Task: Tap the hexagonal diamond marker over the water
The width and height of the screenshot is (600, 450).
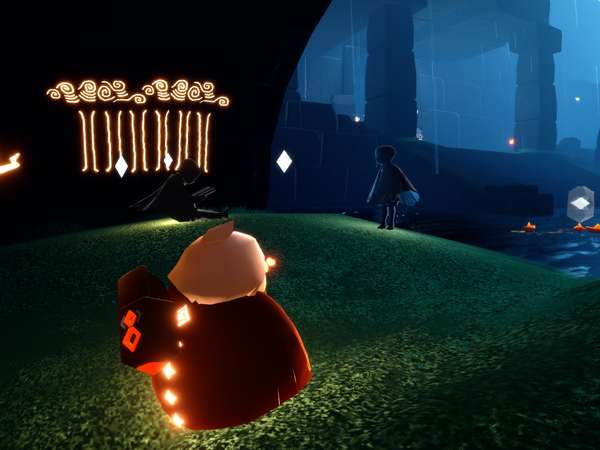Action: [x=580, y=204]
